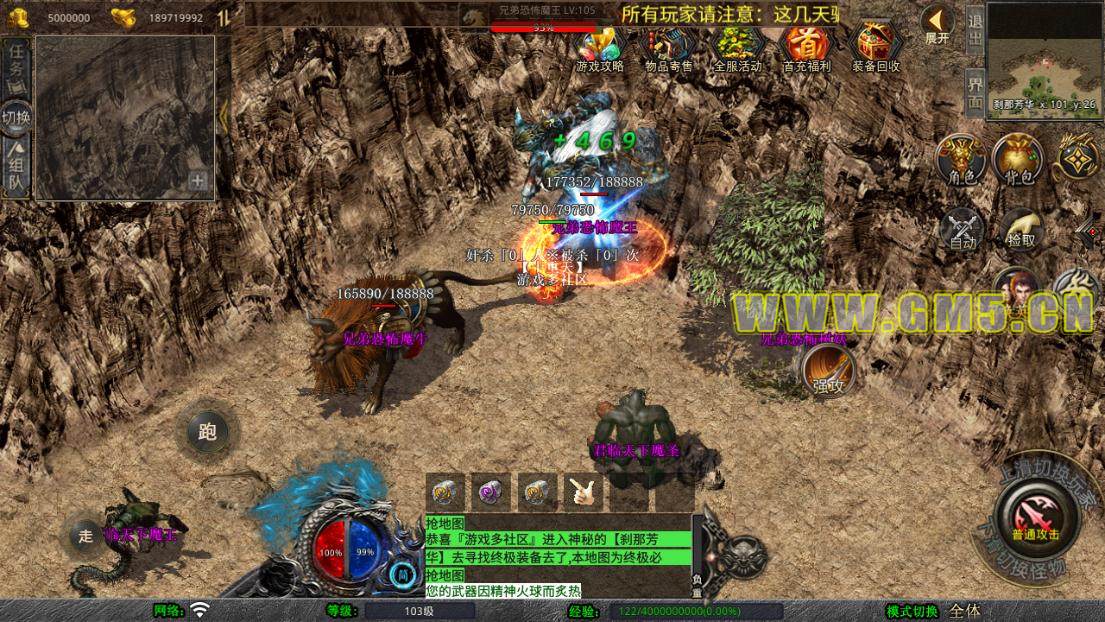This screenshot has height=622, width=1105.
Task: Open the 物品寄售 consignment shop
Action: coord(668,47)
